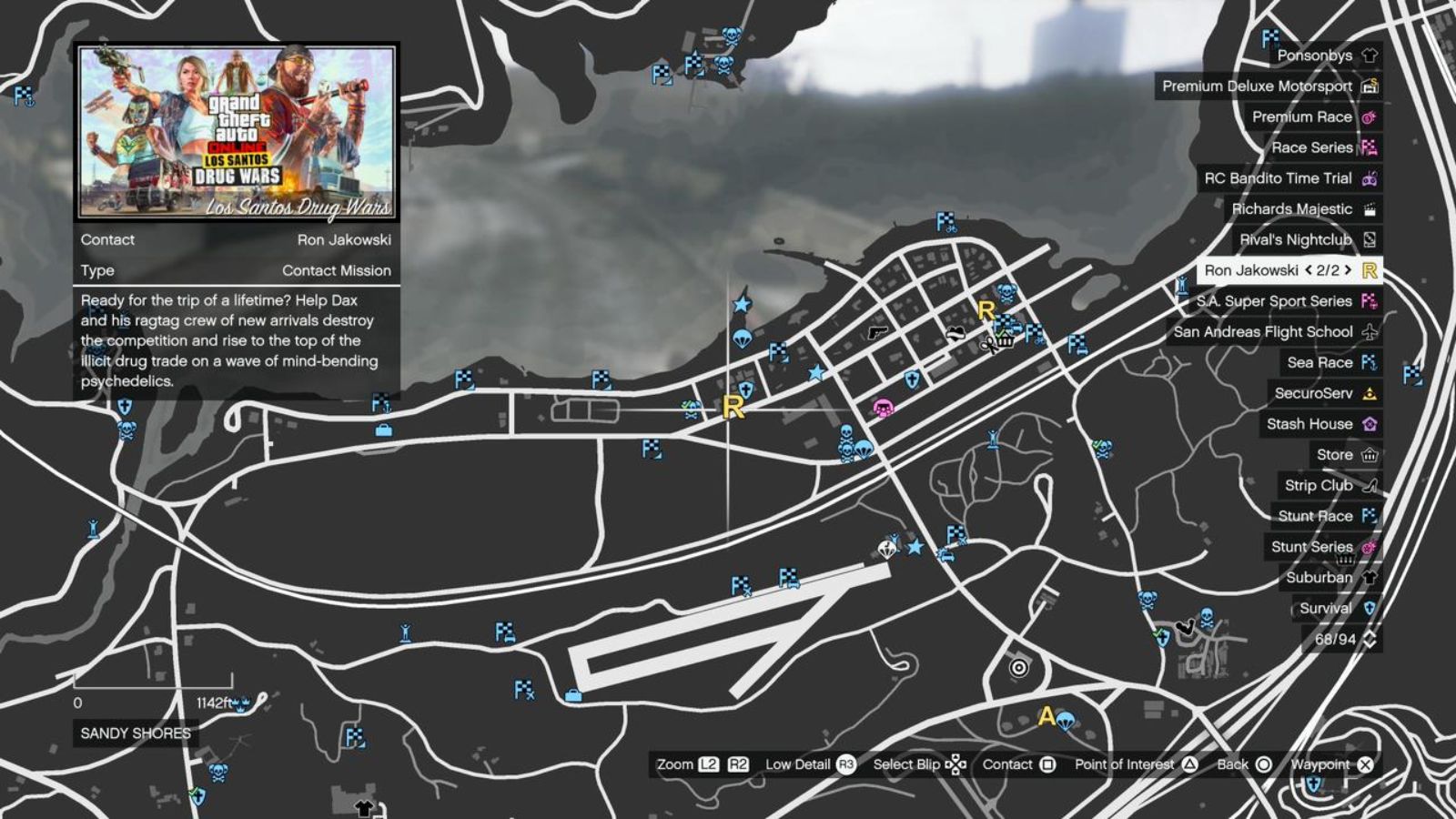
Task: Select the Contact option in the bottom bar
Action: [1012, 764]
